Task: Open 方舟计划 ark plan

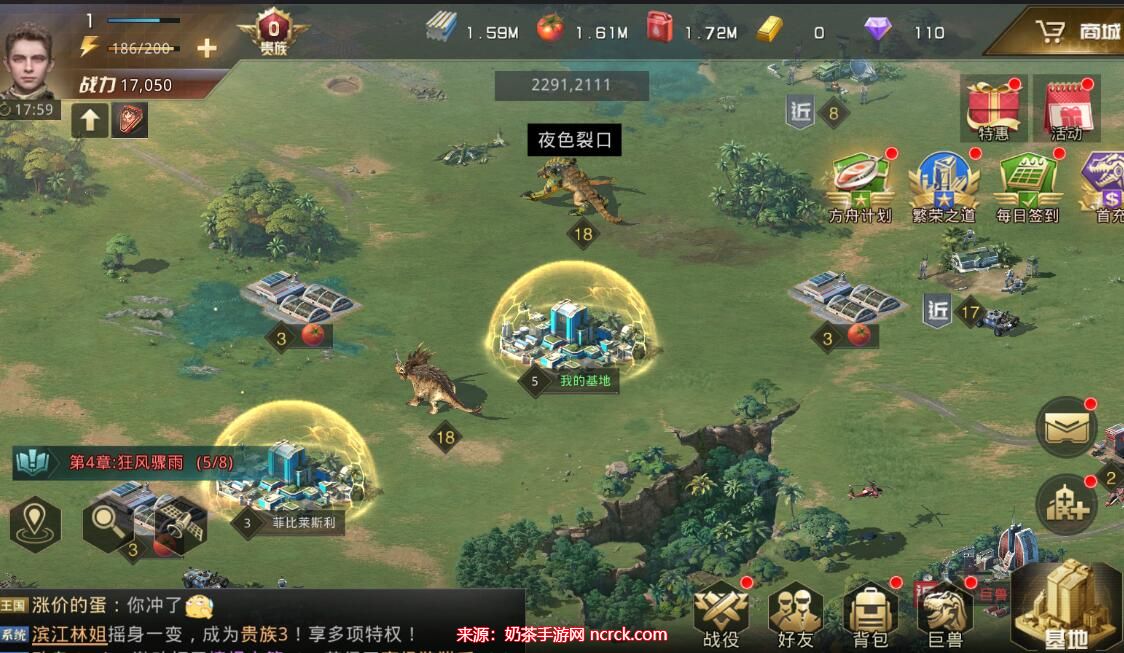Action: coord(859,186)
